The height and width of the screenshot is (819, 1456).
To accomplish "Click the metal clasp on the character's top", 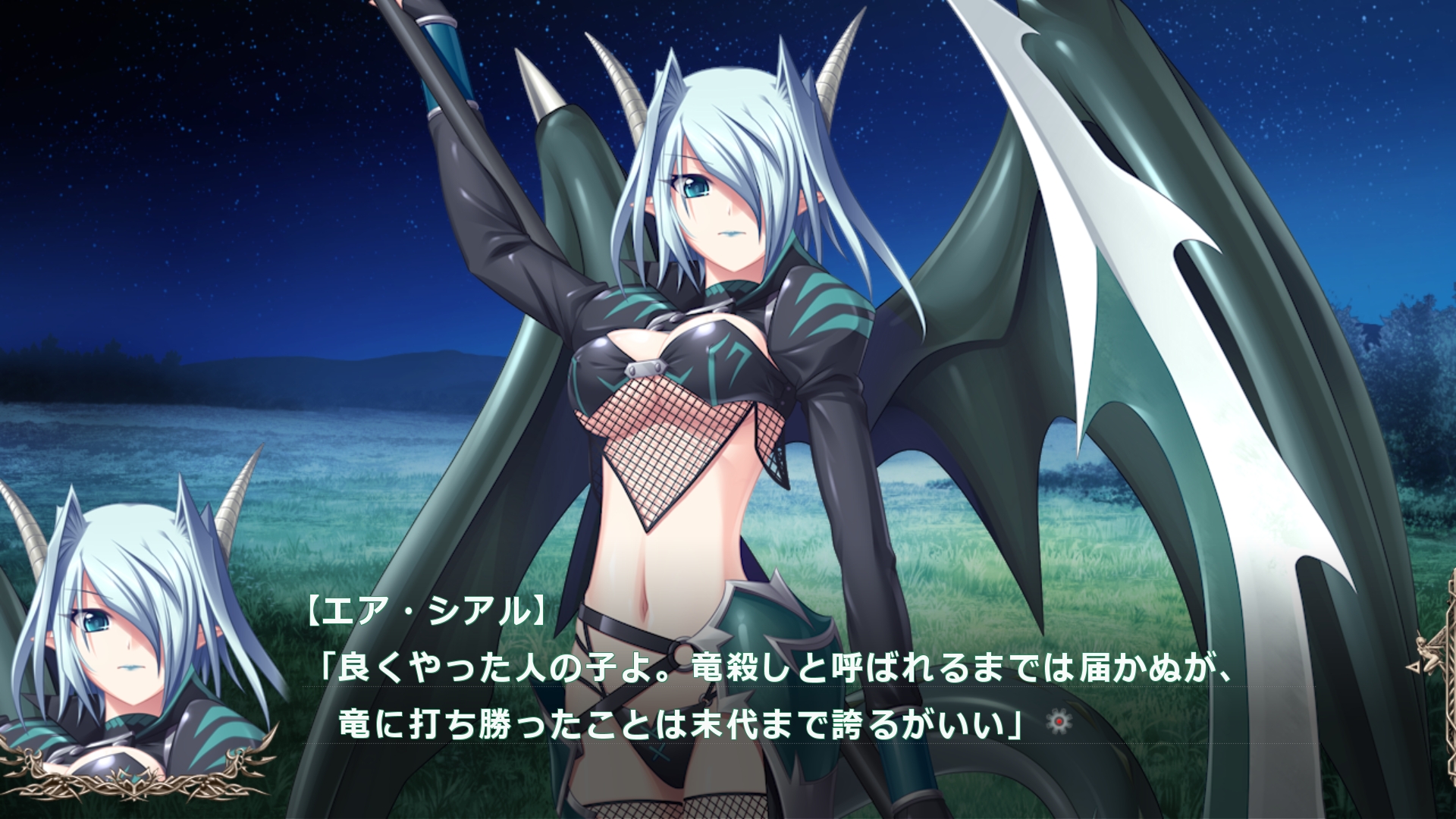I will click(647, 369).
